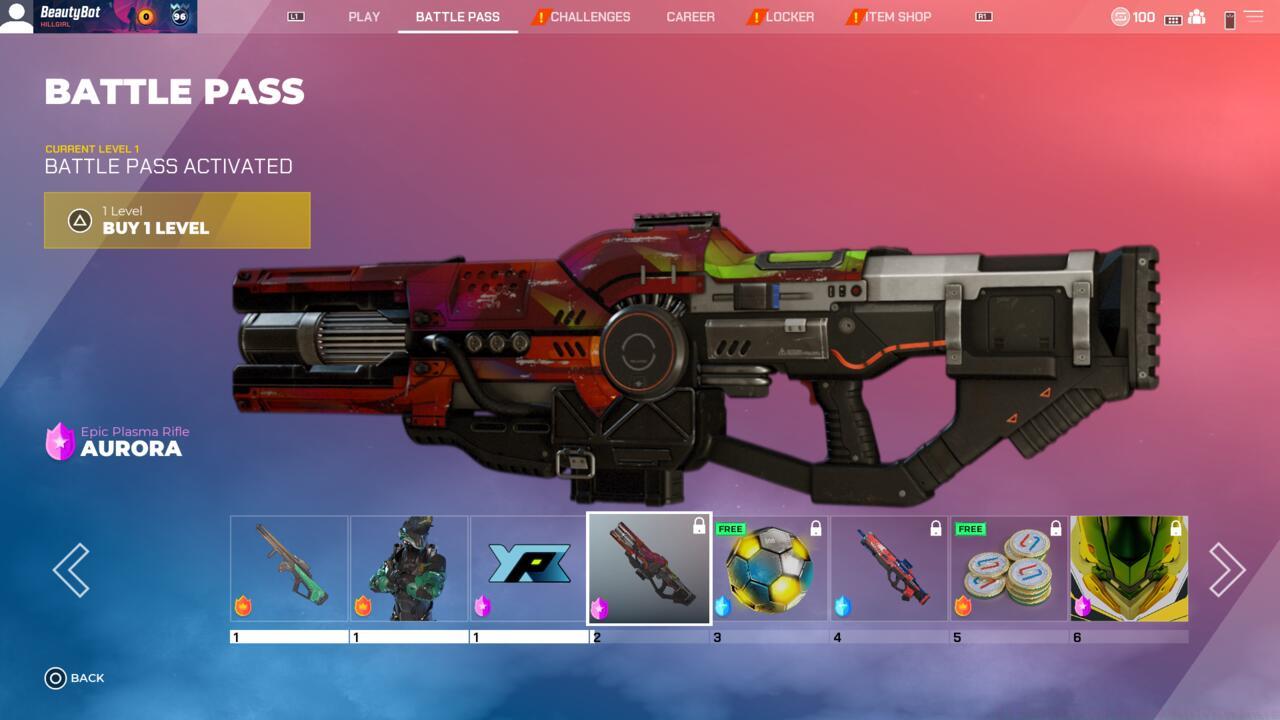Select the Battle Pass tab
Viewport: 1280px width, 720px height.
457,17
